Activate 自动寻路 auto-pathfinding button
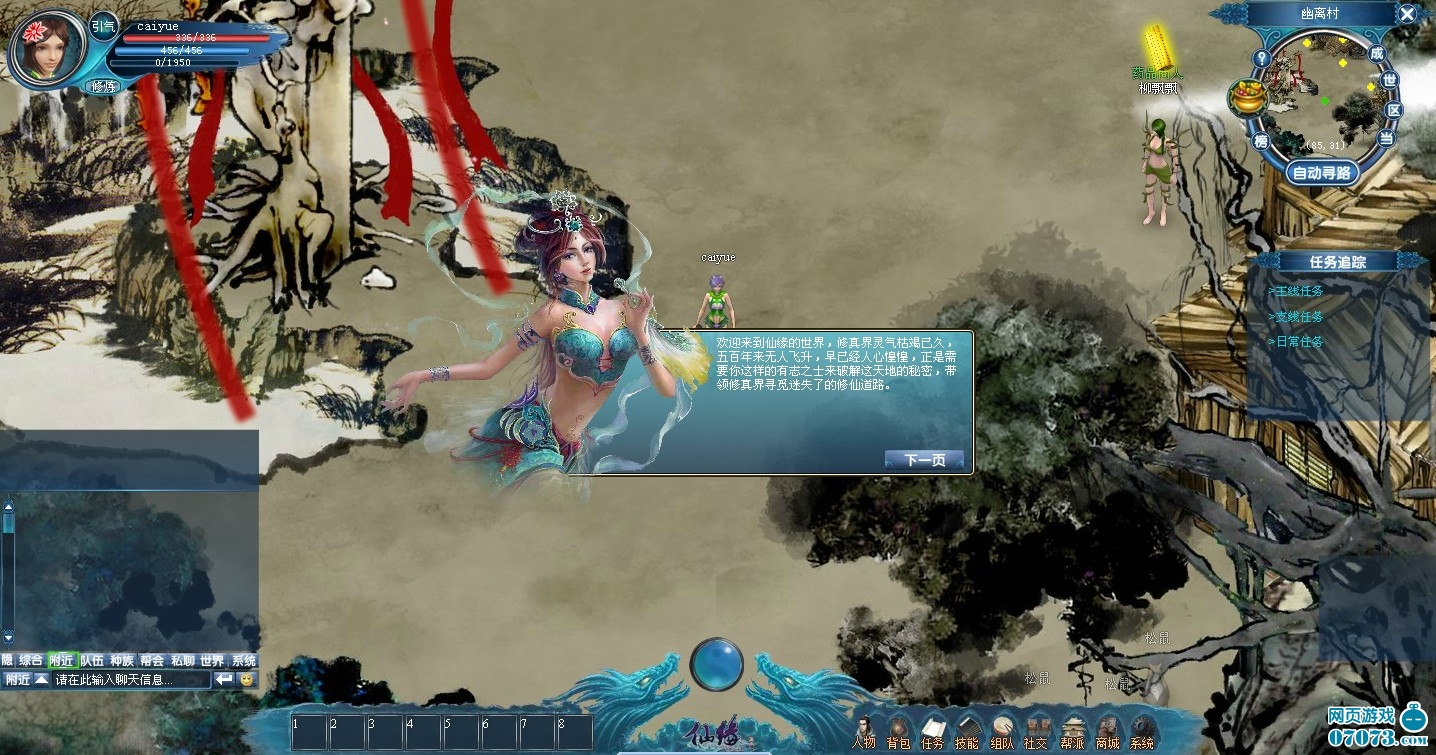This screenshot has width=1436, height=755. point(1322,173)
